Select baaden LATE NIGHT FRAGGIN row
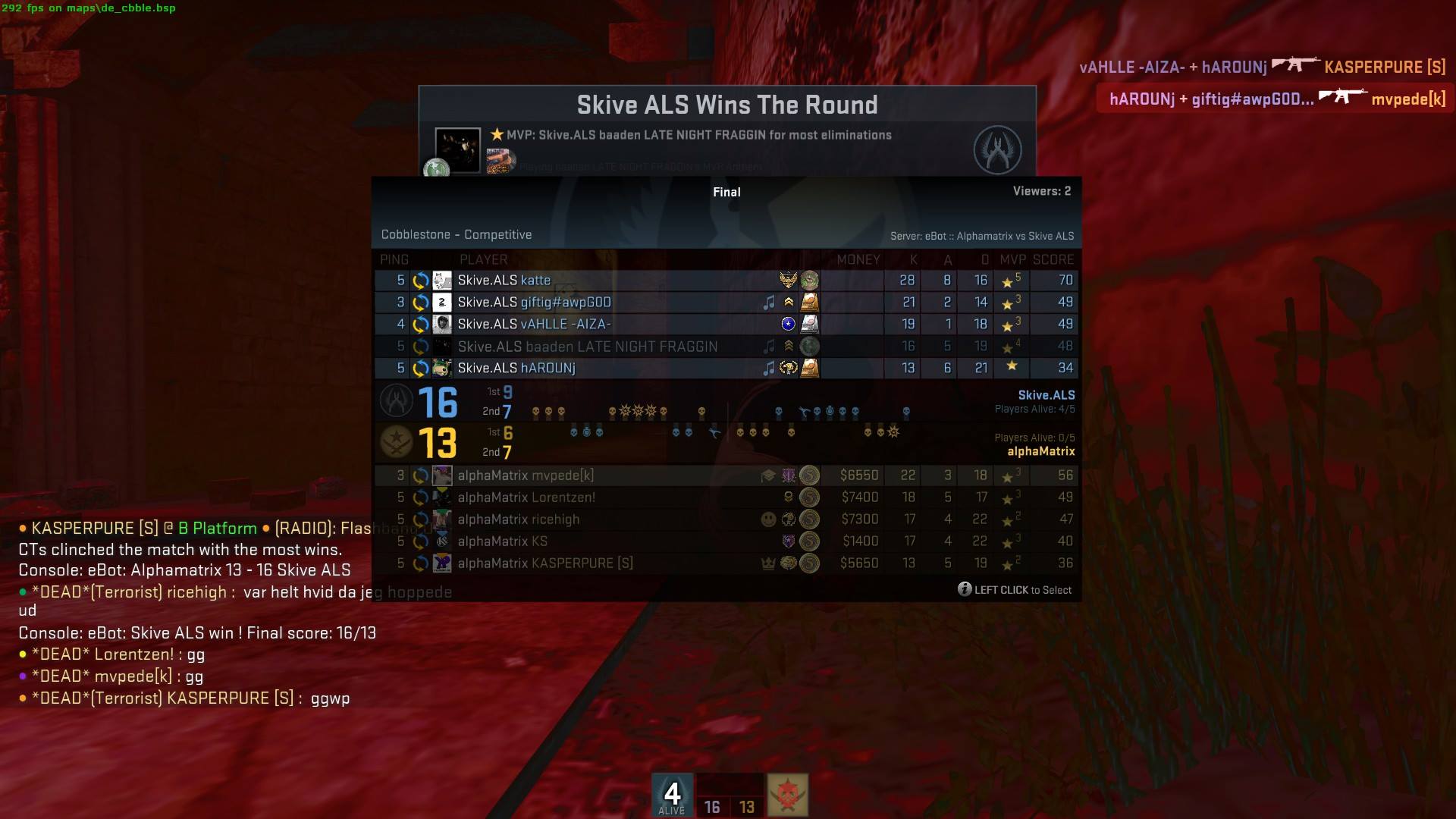1456x819 pixels. pos(607,347)
